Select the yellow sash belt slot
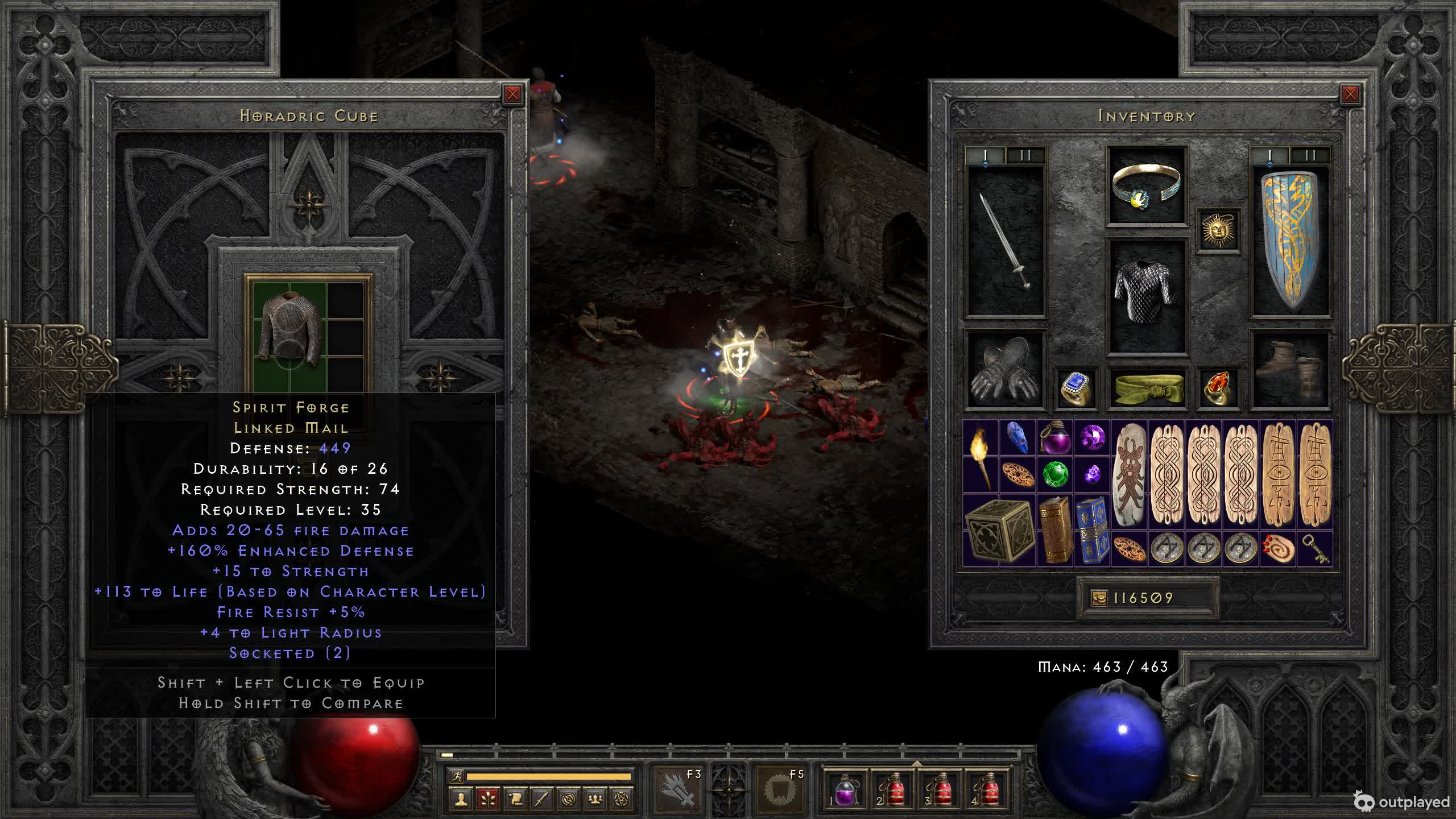The width and height of the screenshot is (1456, 819). (x=1146, y=388)
